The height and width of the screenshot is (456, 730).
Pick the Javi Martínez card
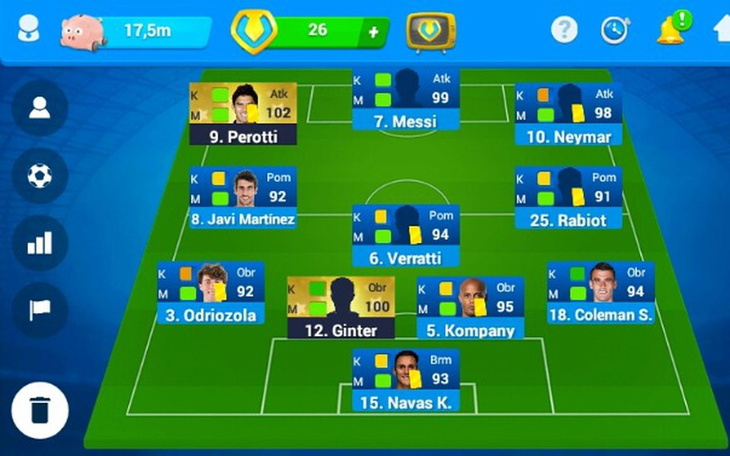coord(242,198)
